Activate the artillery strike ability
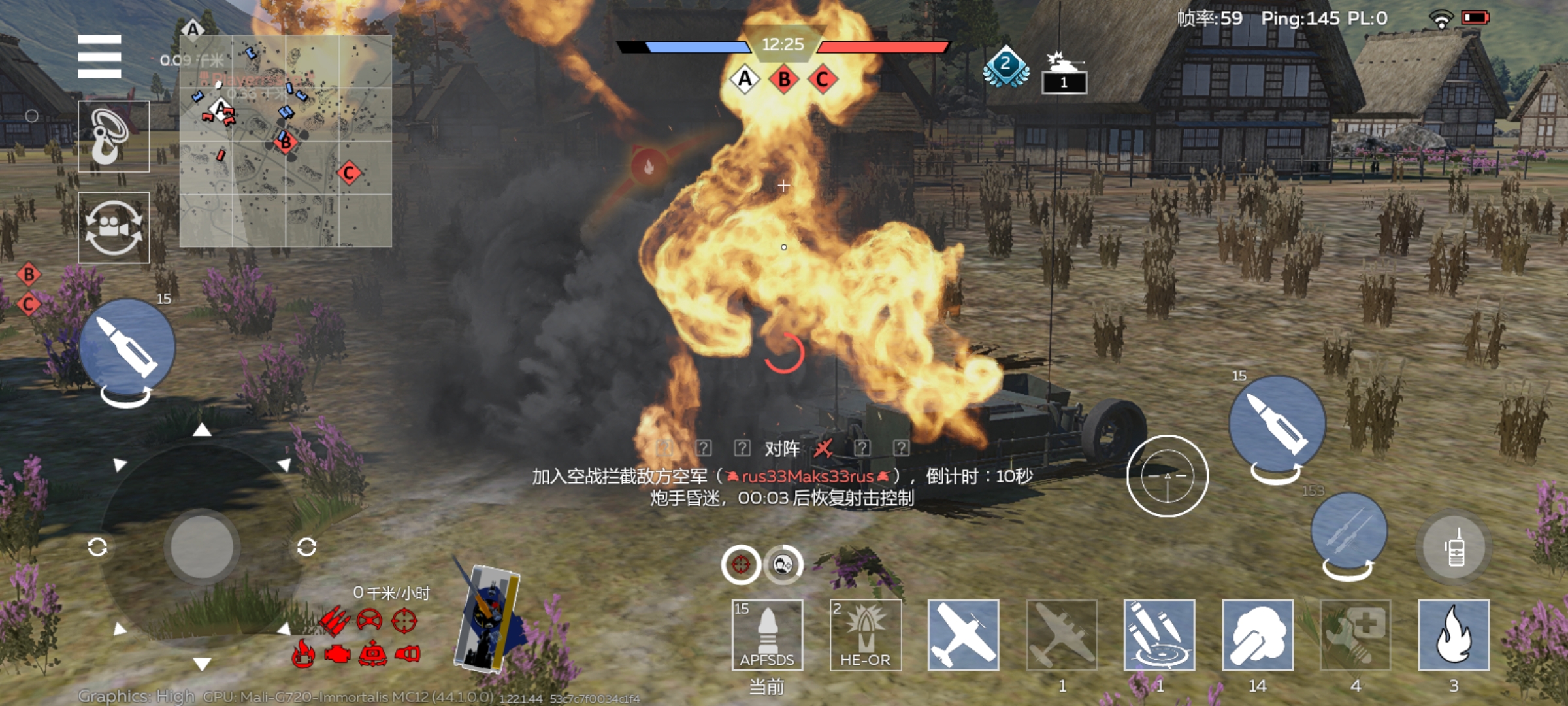This screenshot has height=706, width=1568. pyautogui.click(x=1159, y=635)
